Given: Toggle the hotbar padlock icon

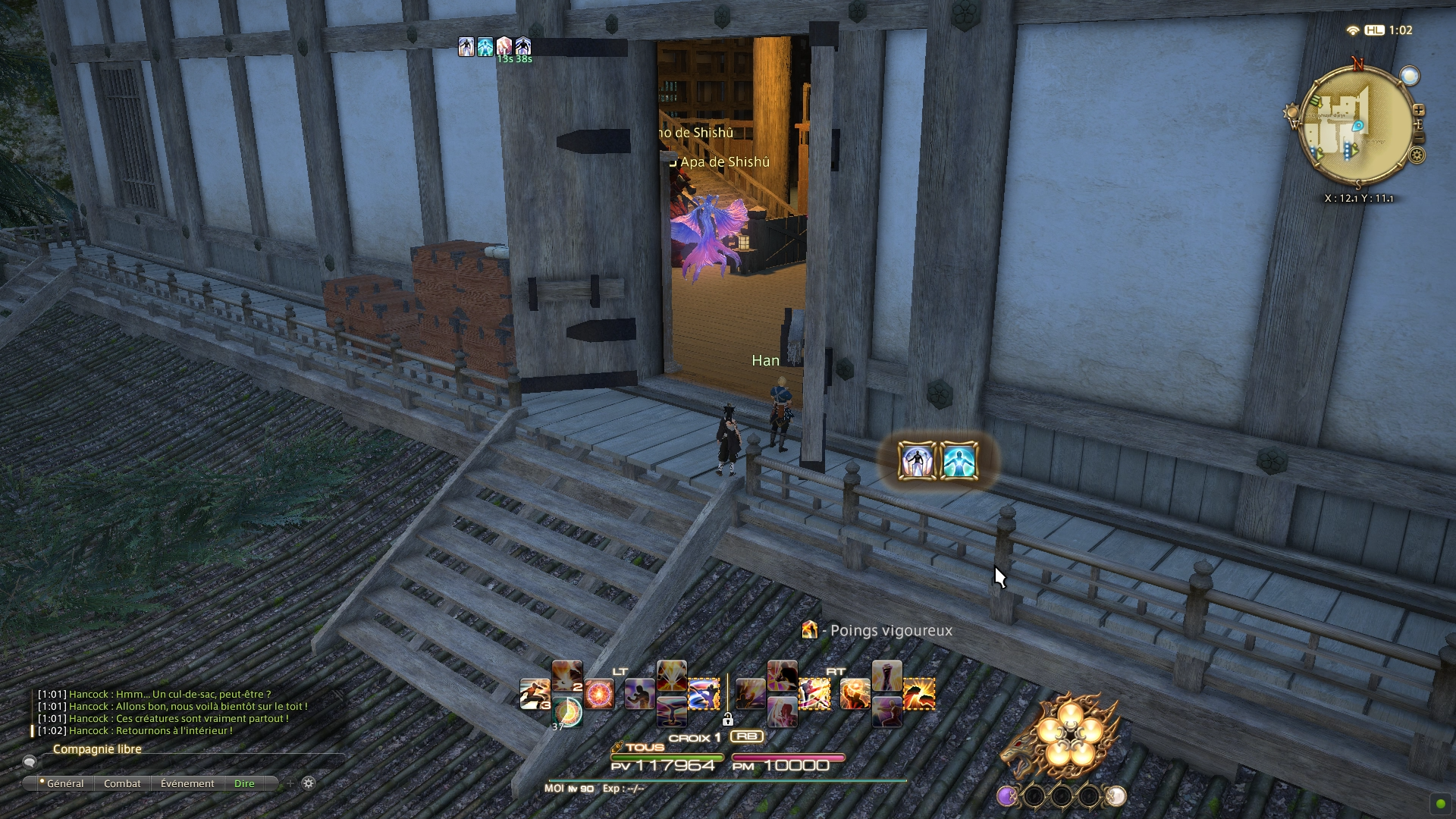Looking at the screenshot, I should coord(728,719).
